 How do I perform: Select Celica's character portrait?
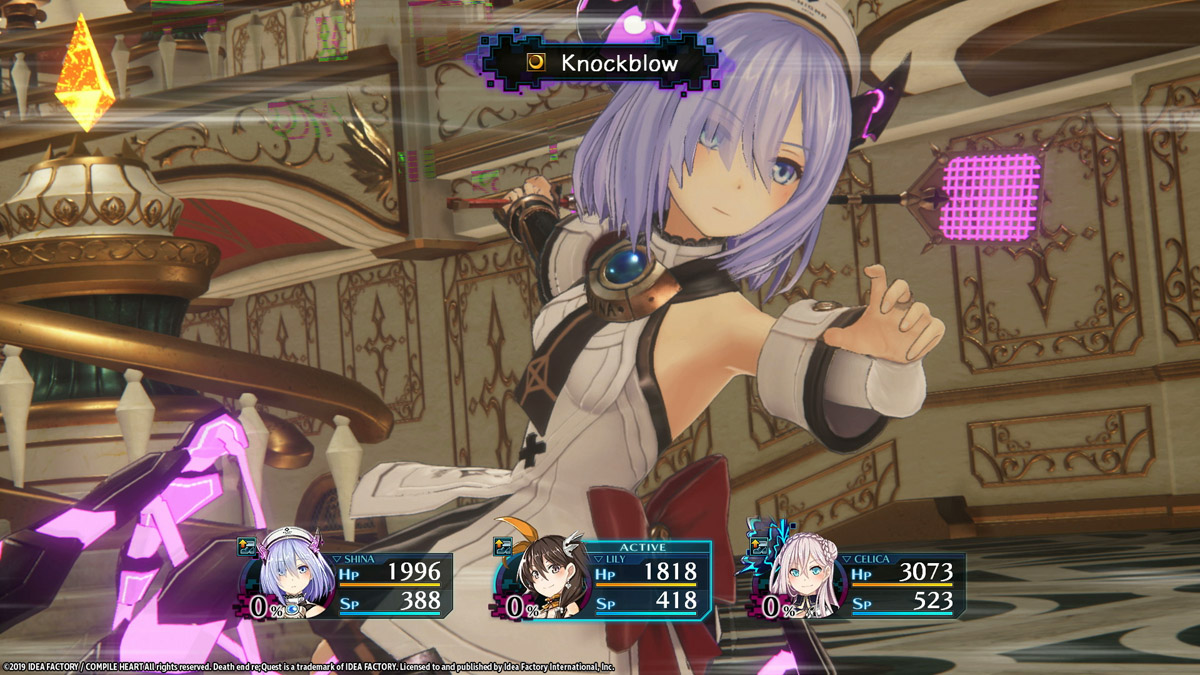[800, 580]
